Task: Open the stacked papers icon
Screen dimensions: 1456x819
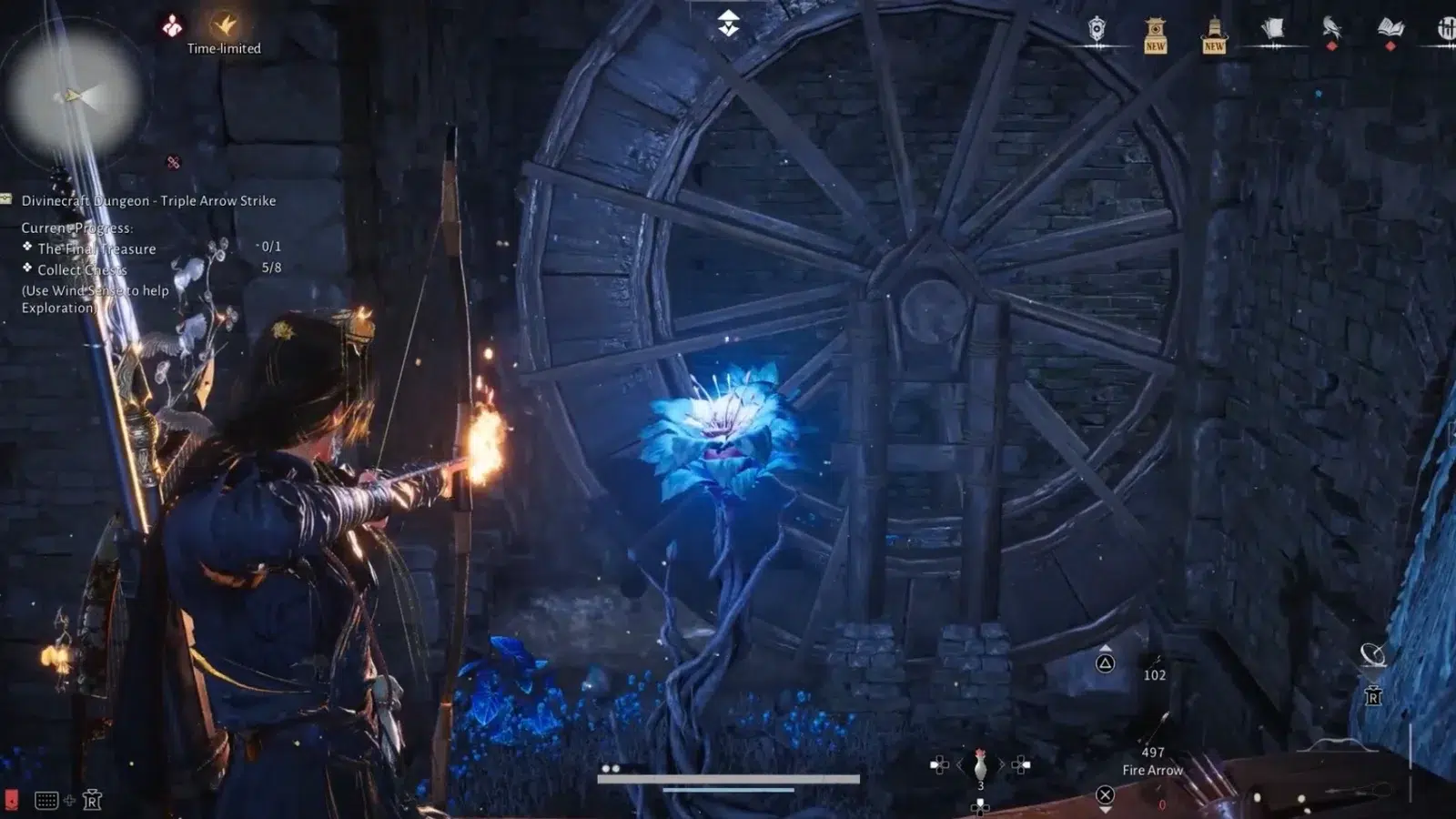Action: point(1272,30)
